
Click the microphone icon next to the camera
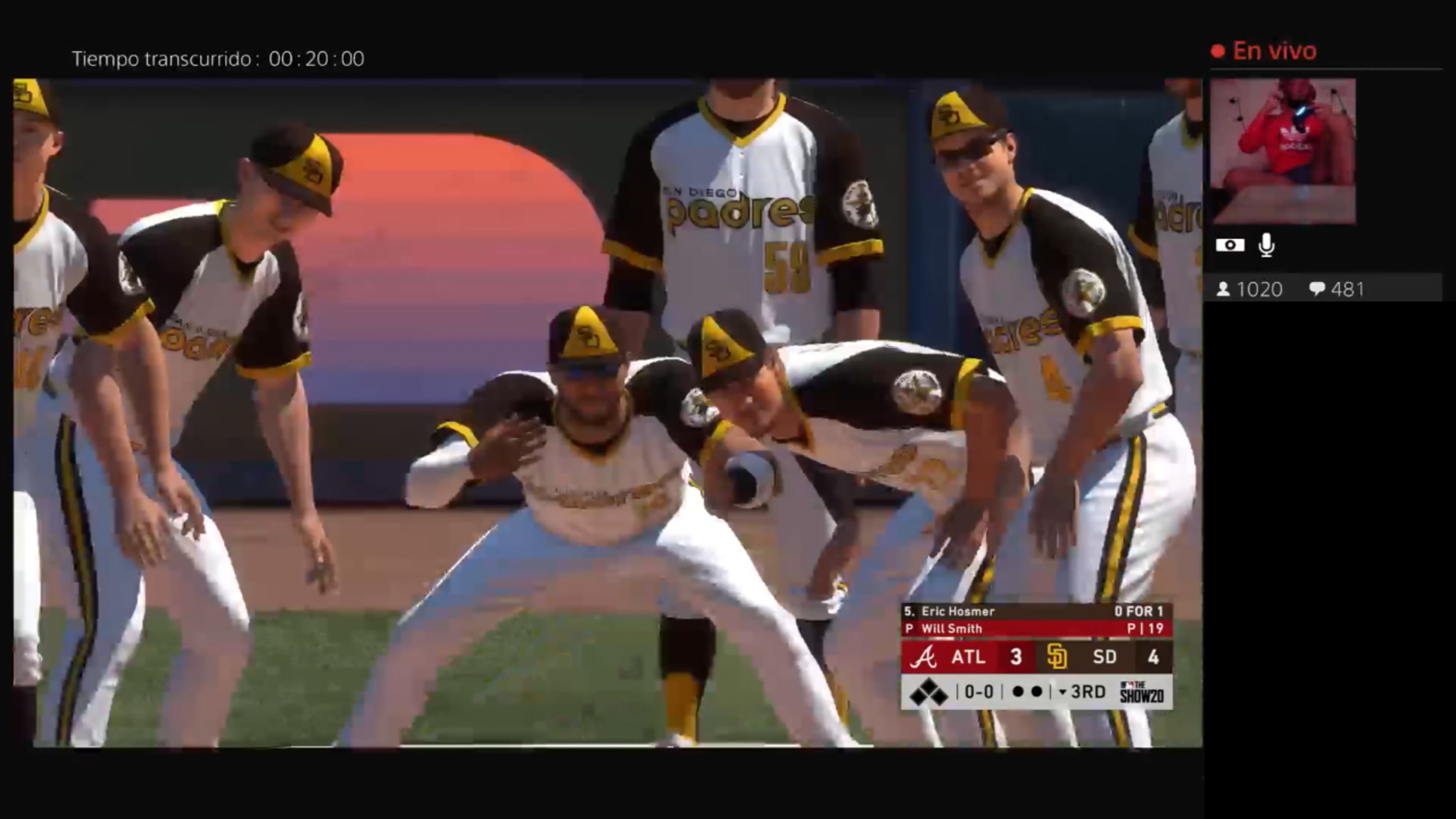pos(1266,244)
